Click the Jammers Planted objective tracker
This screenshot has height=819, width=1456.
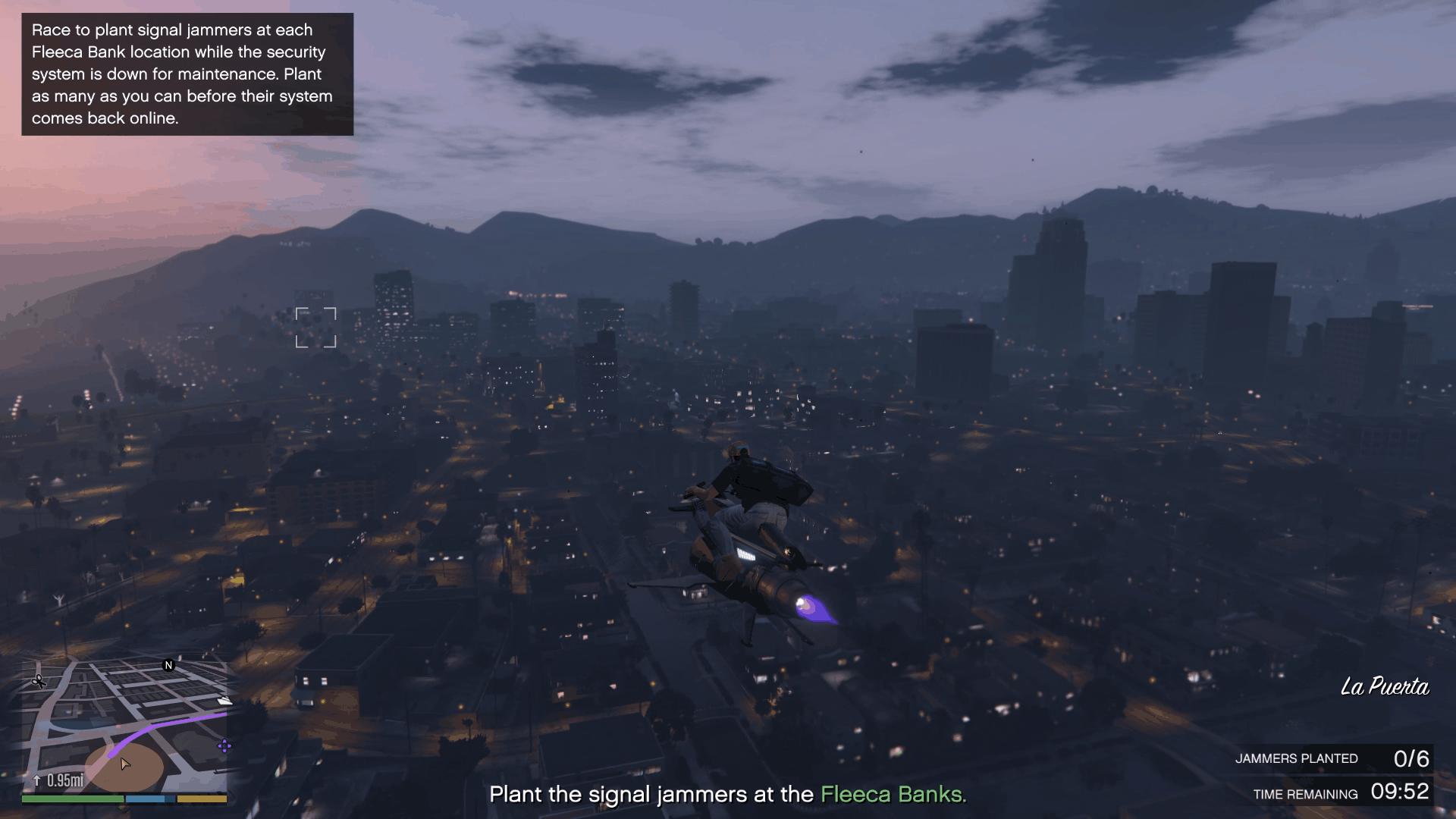click(1332, 758)
